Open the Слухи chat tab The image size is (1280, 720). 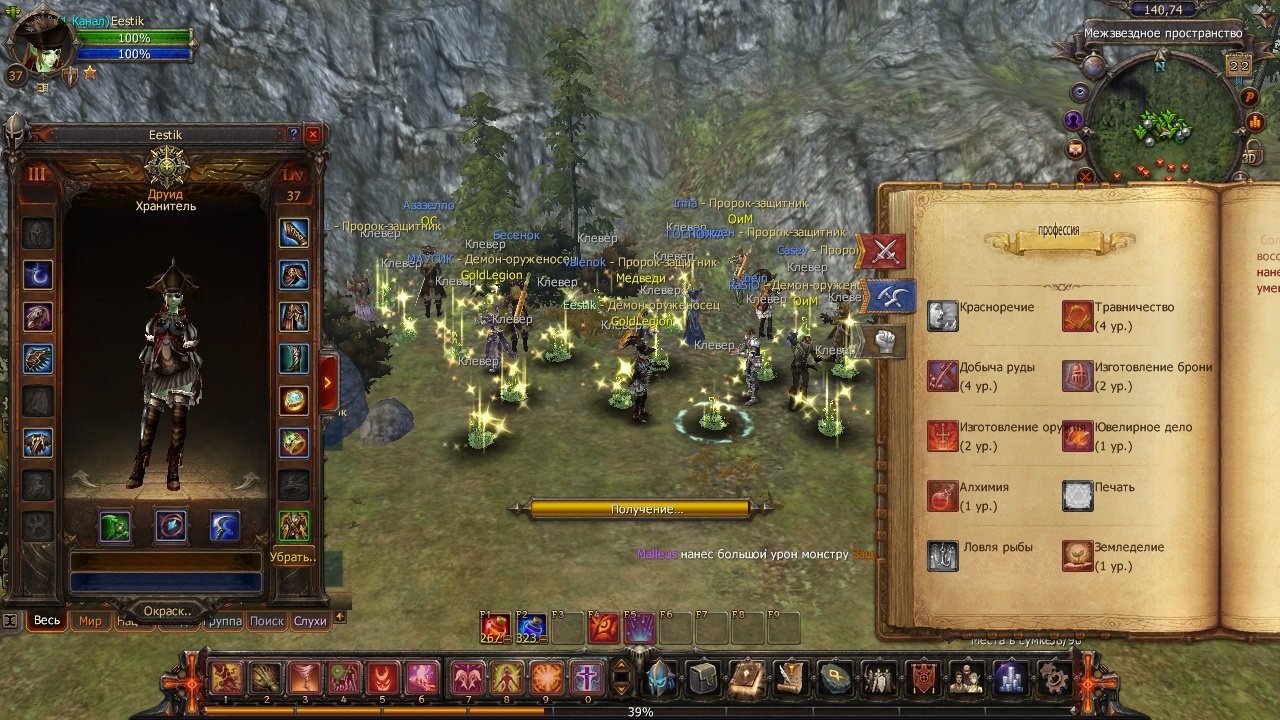coord(310,621)
